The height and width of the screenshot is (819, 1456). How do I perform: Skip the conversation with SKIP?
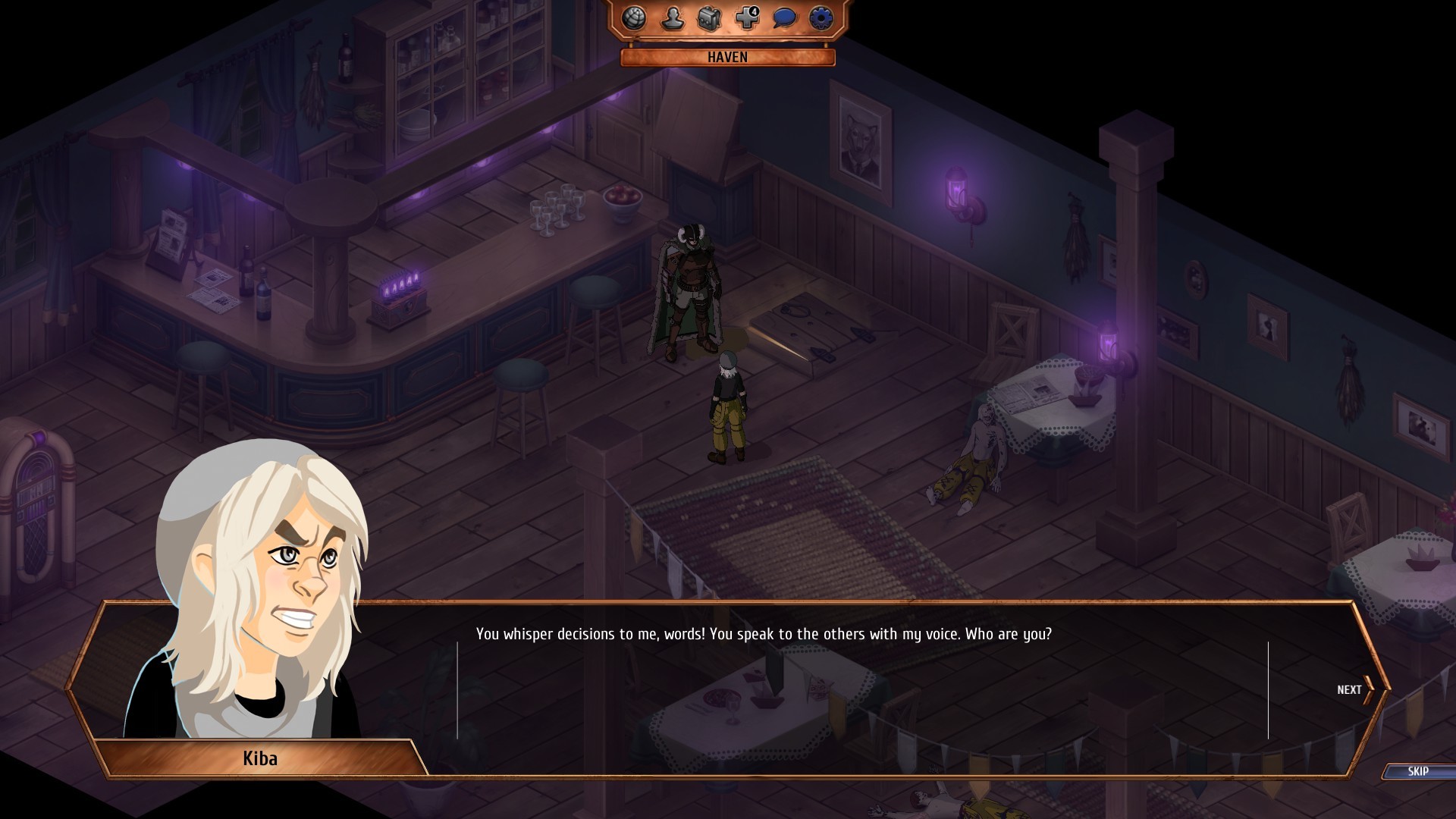pyautogui.click(x=1418, y=771)
